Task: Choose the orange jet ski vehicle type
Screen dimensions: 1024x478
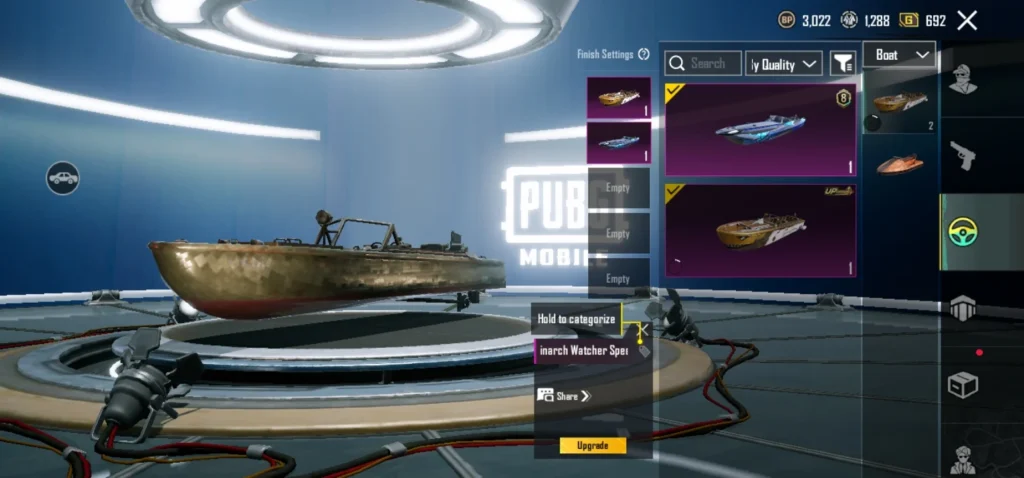Action: point(900,164)
